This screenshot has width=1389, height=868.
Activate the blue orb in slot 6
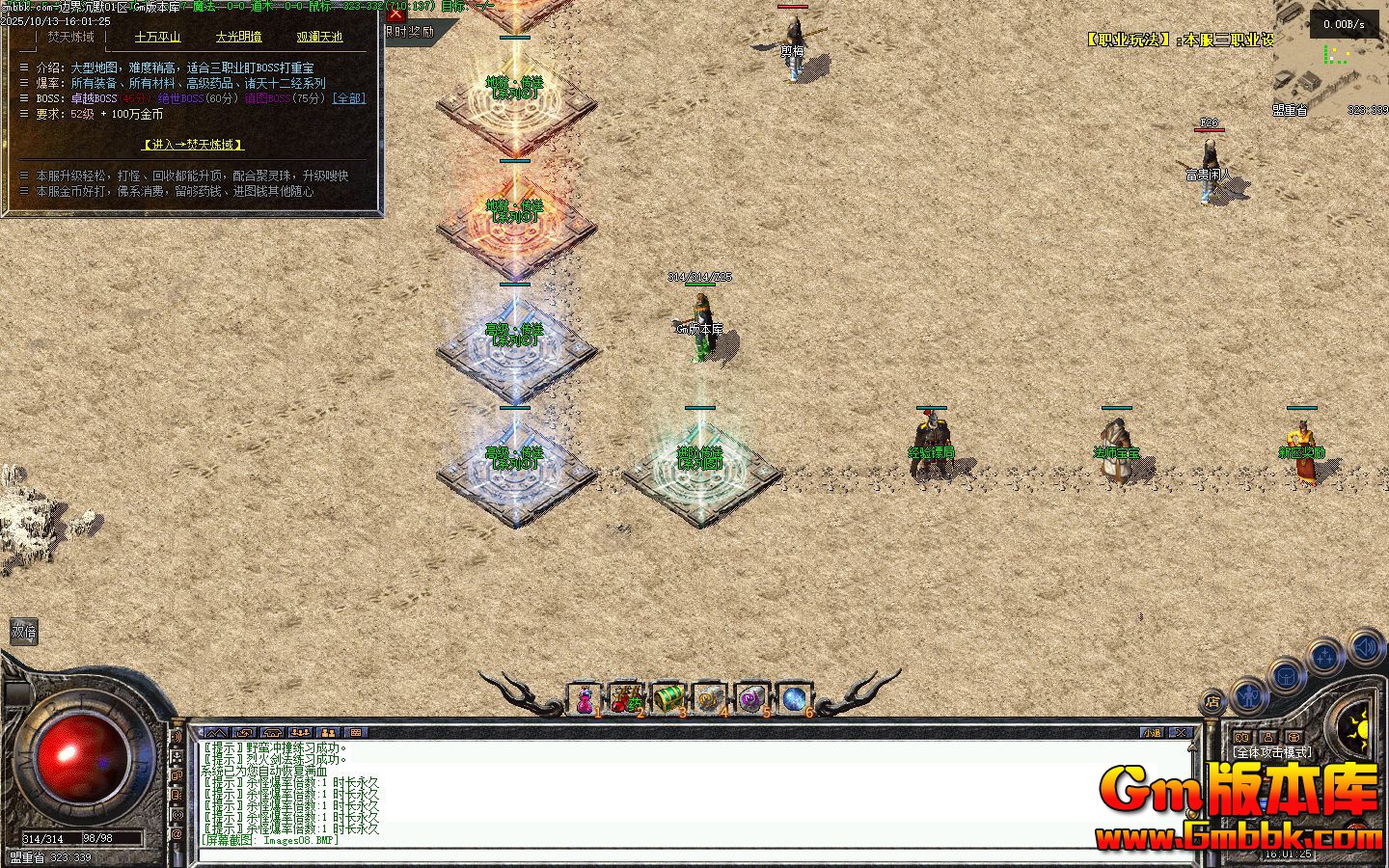pos(794,698)
